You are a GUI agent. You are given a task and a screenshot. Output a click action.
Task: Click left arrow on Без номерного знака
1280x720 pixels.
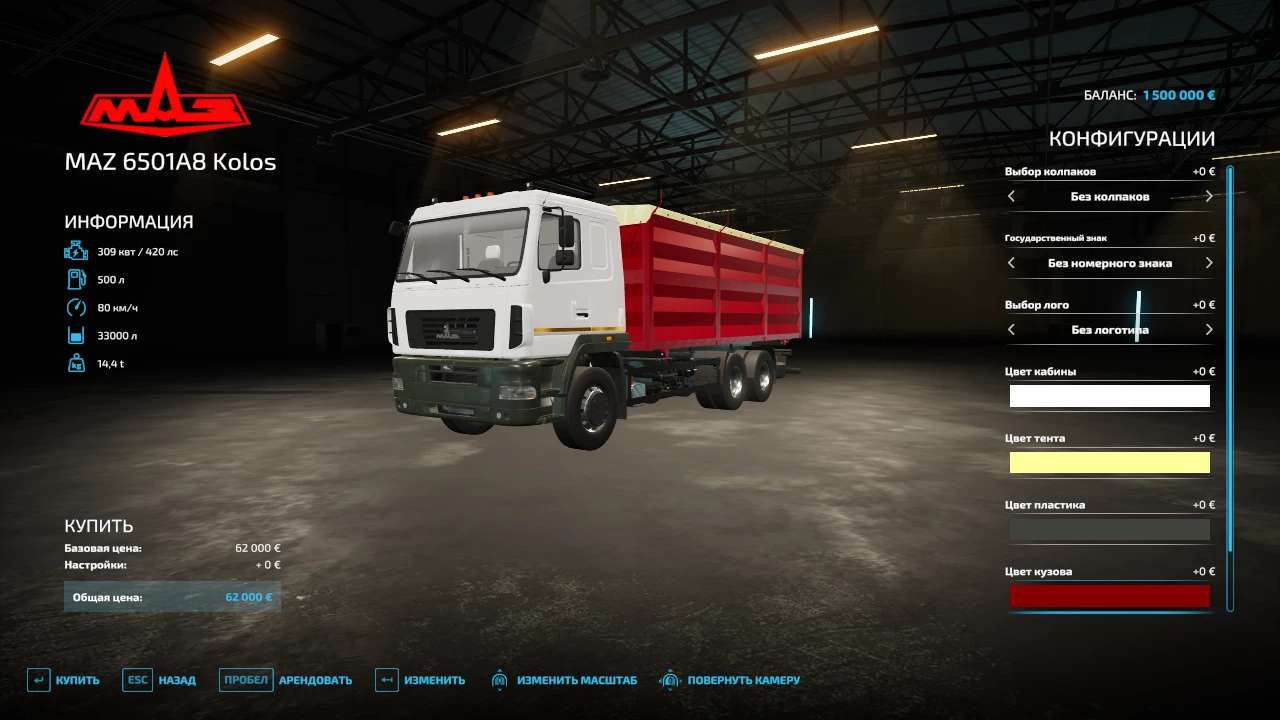(x=1011, y=263)
